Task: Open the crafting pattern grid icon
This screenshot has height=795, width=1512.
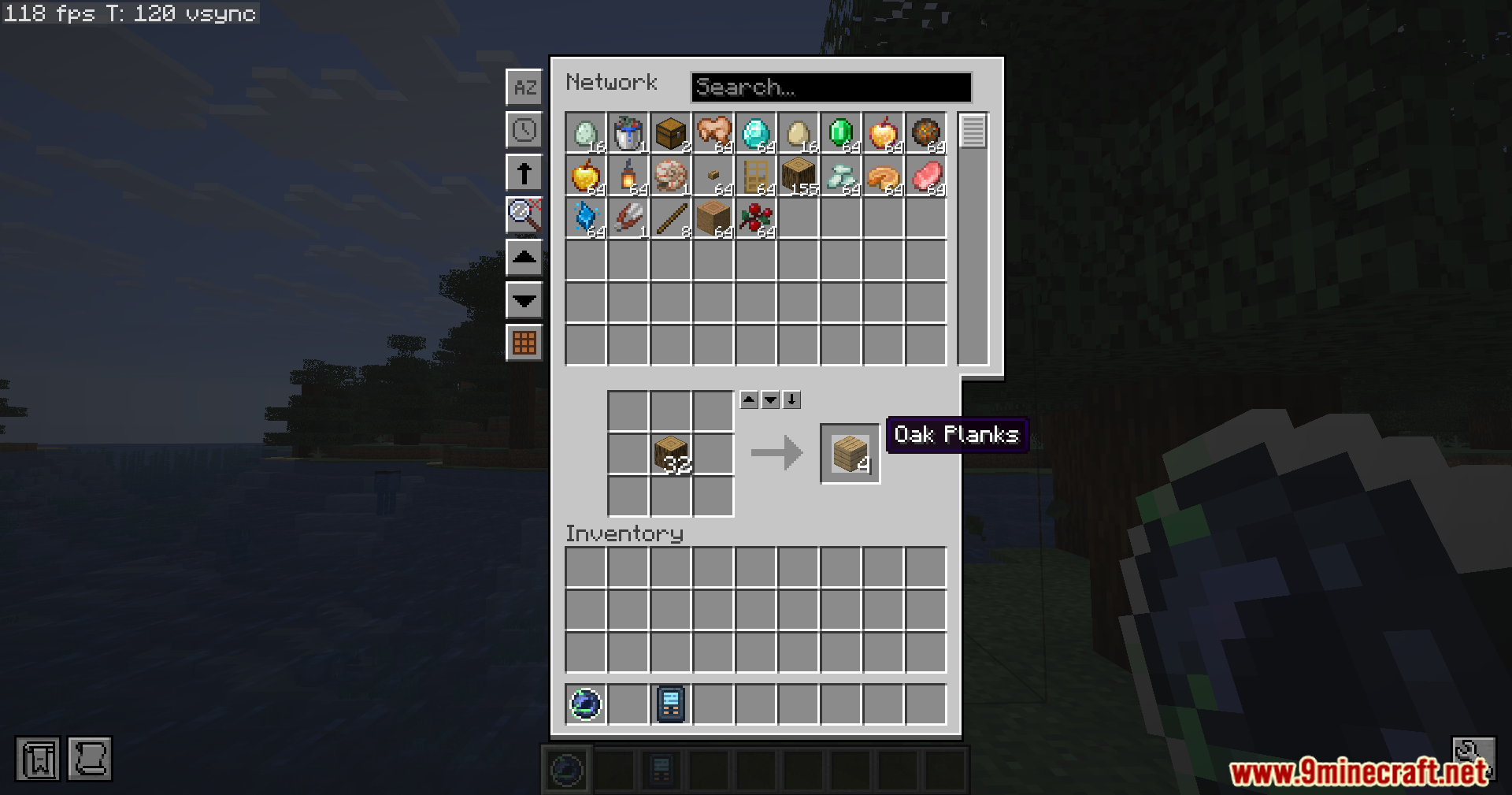Action: point(524,343)
